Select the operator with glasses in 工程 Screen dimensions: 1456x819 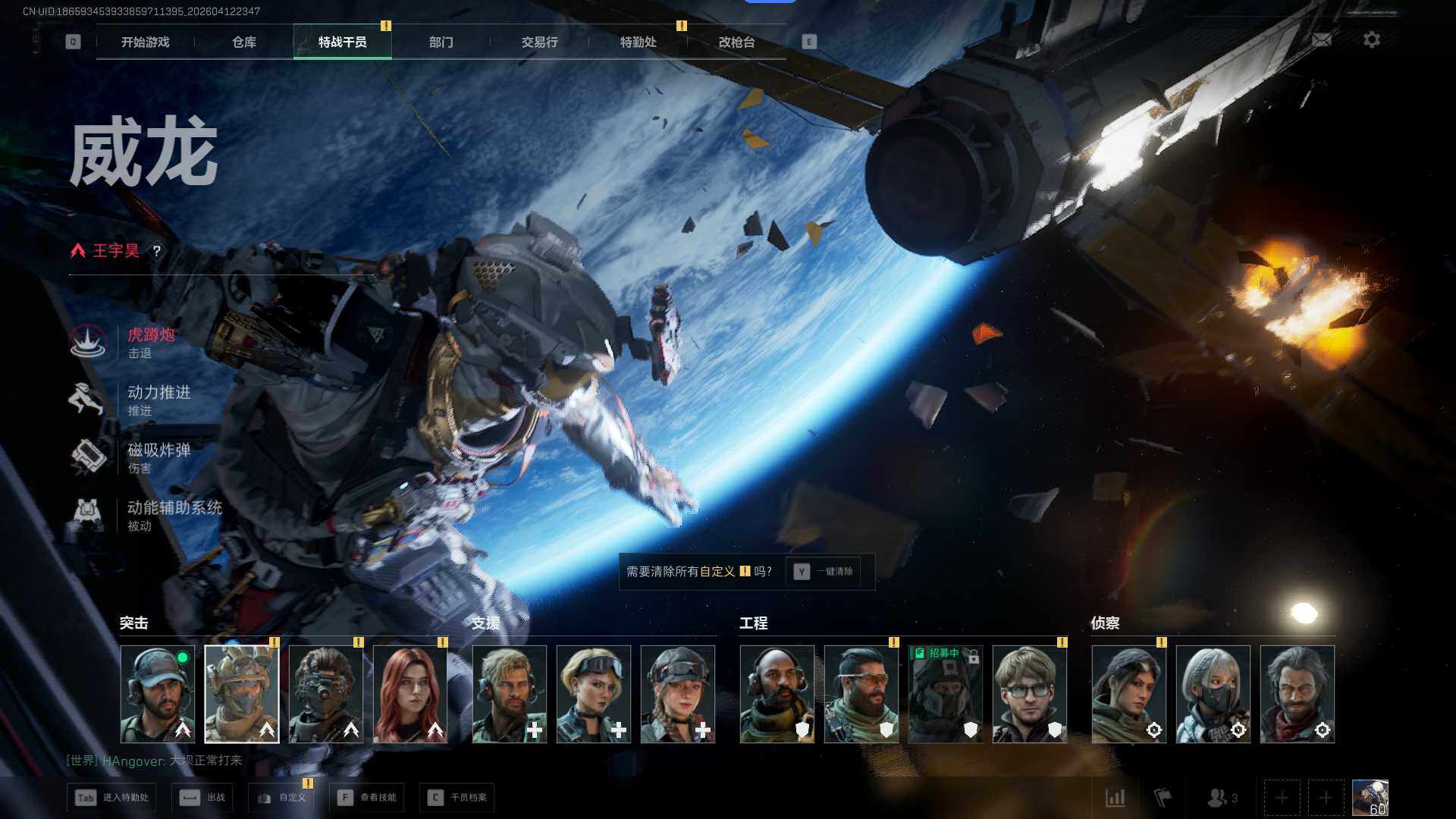point(1029,694)
